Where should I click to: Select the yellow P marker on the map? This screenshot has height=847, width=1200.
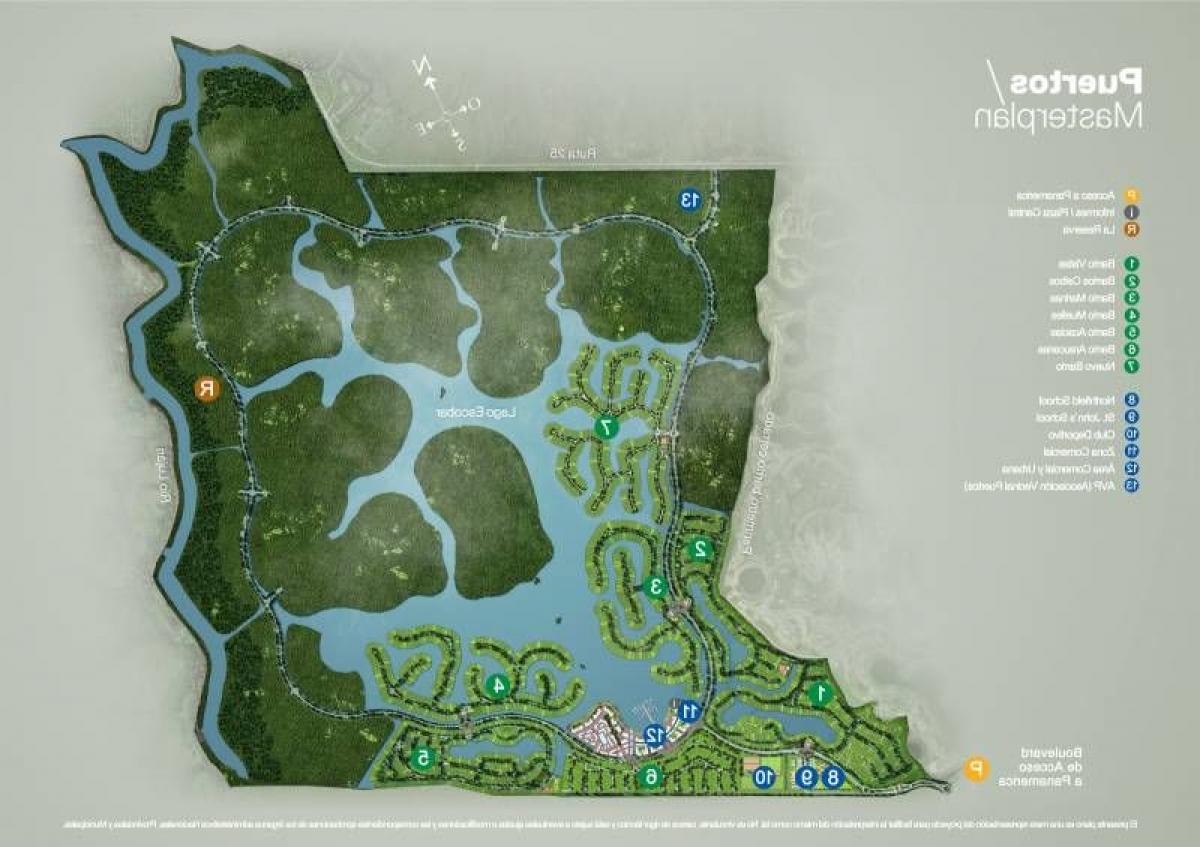pyautogui.click(x=972, y=768)
